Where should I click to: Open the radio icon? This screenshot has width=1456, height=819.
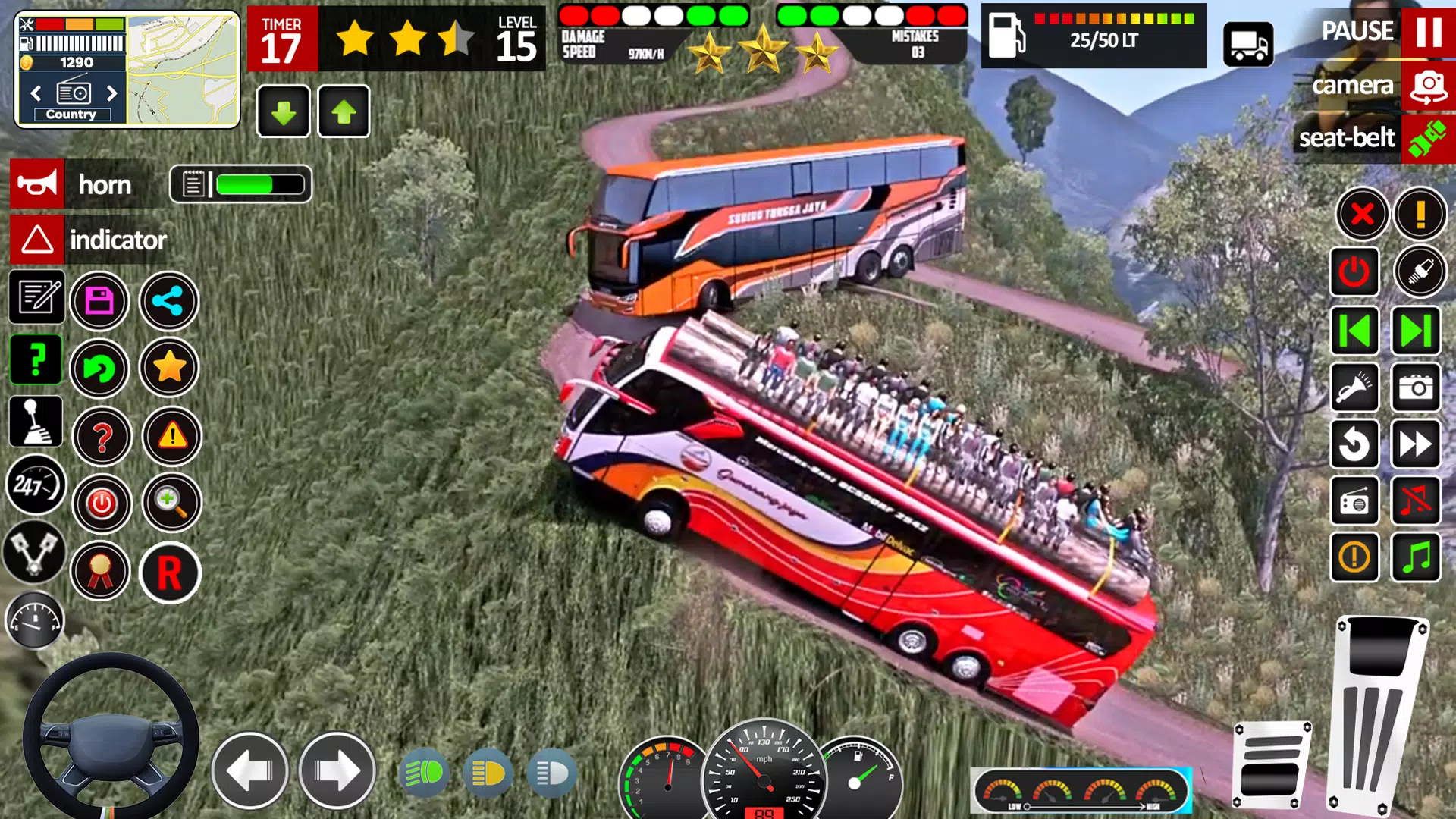click(x=1354, y=501)
